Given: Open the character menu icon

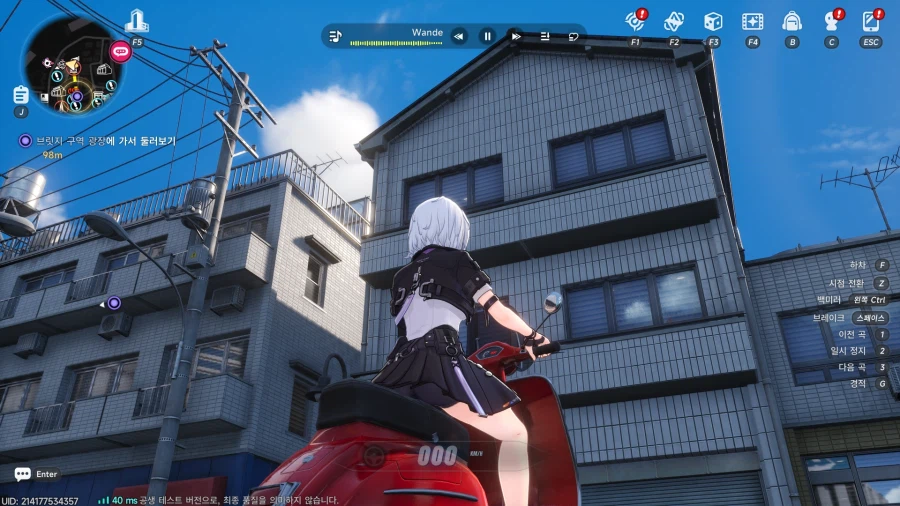Looking at the screenshot, I should [x=831, y=21].
